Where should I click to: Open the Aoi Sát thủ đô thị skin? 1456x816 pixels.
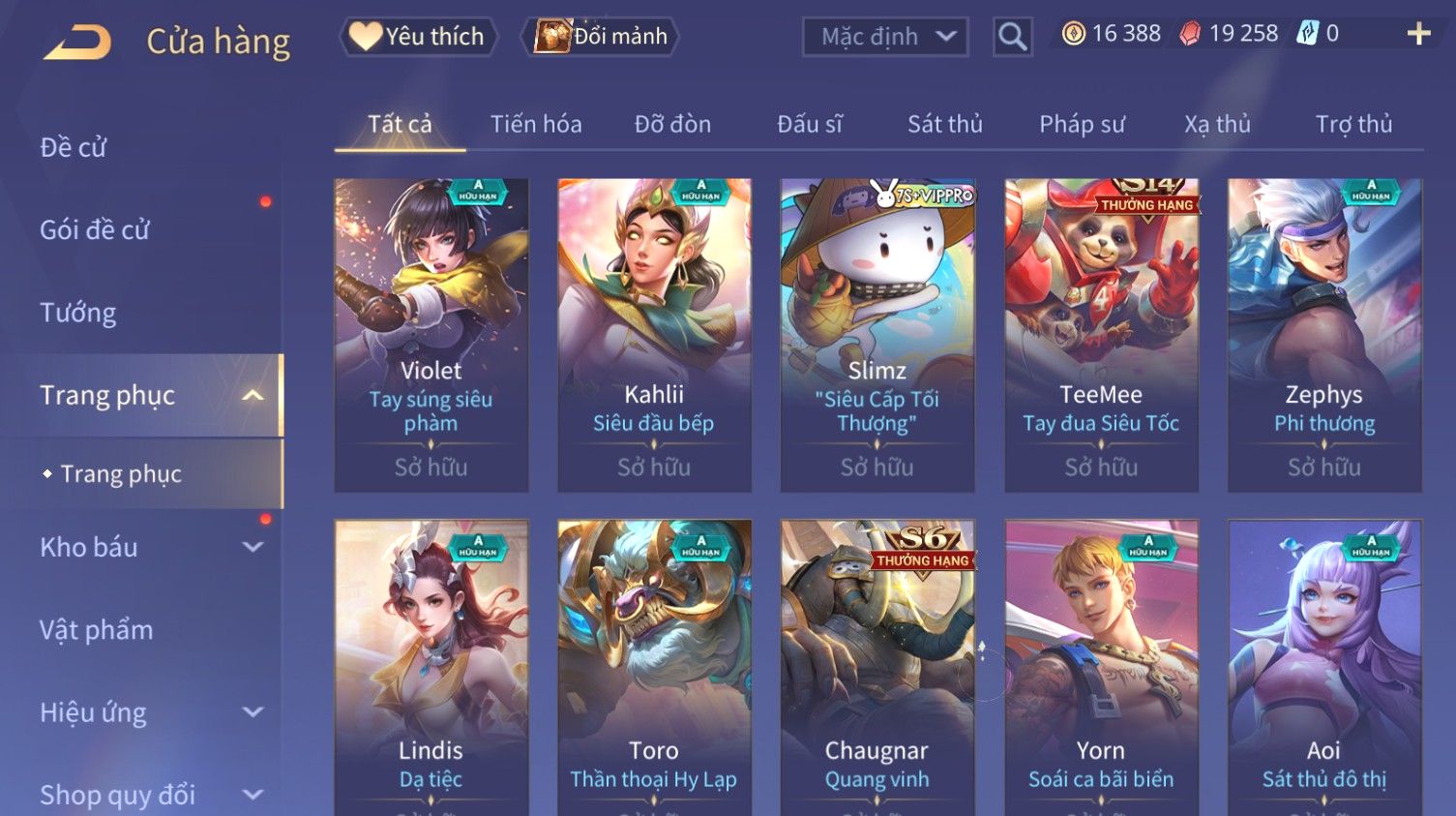tap(1324, 668)
